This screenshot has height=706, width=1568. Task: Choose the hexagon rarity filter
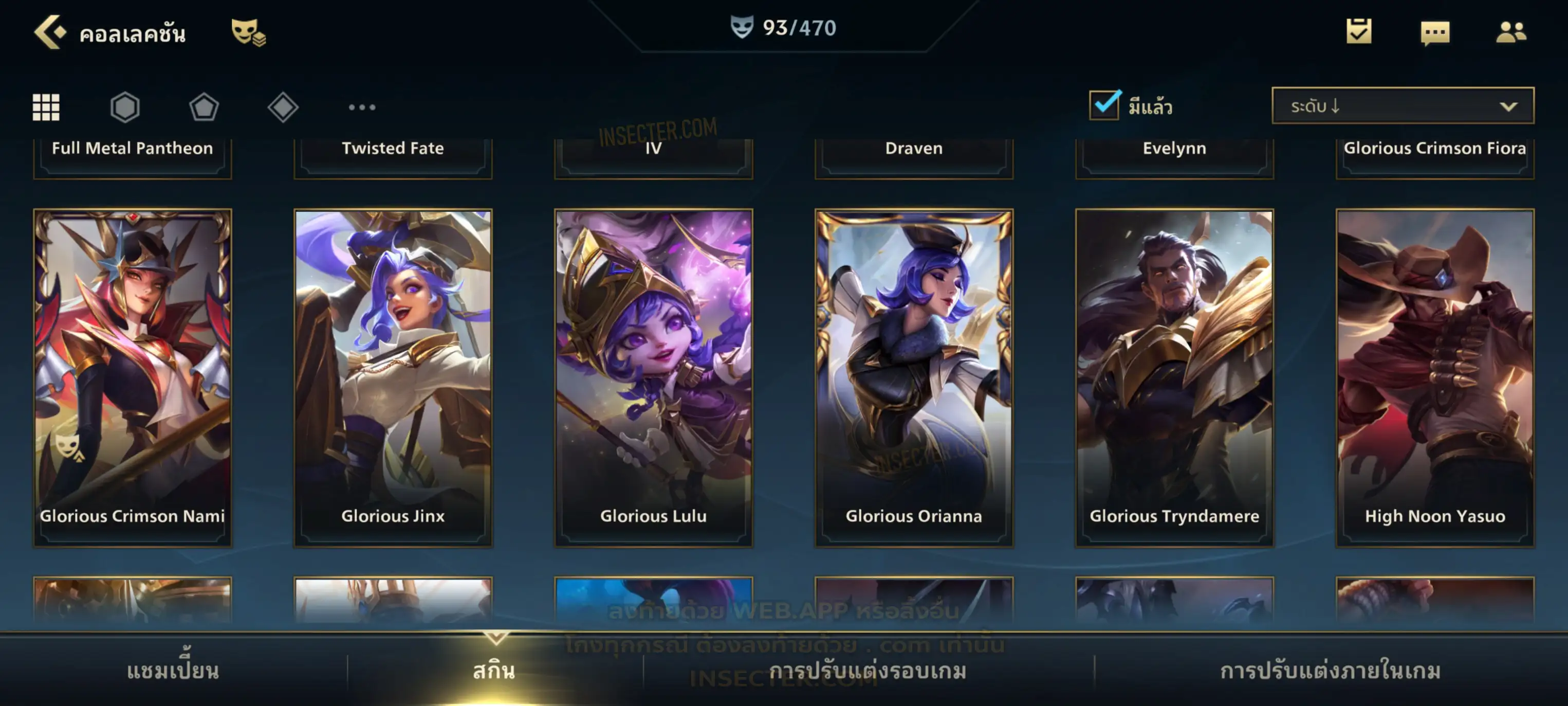coord(125,107)
